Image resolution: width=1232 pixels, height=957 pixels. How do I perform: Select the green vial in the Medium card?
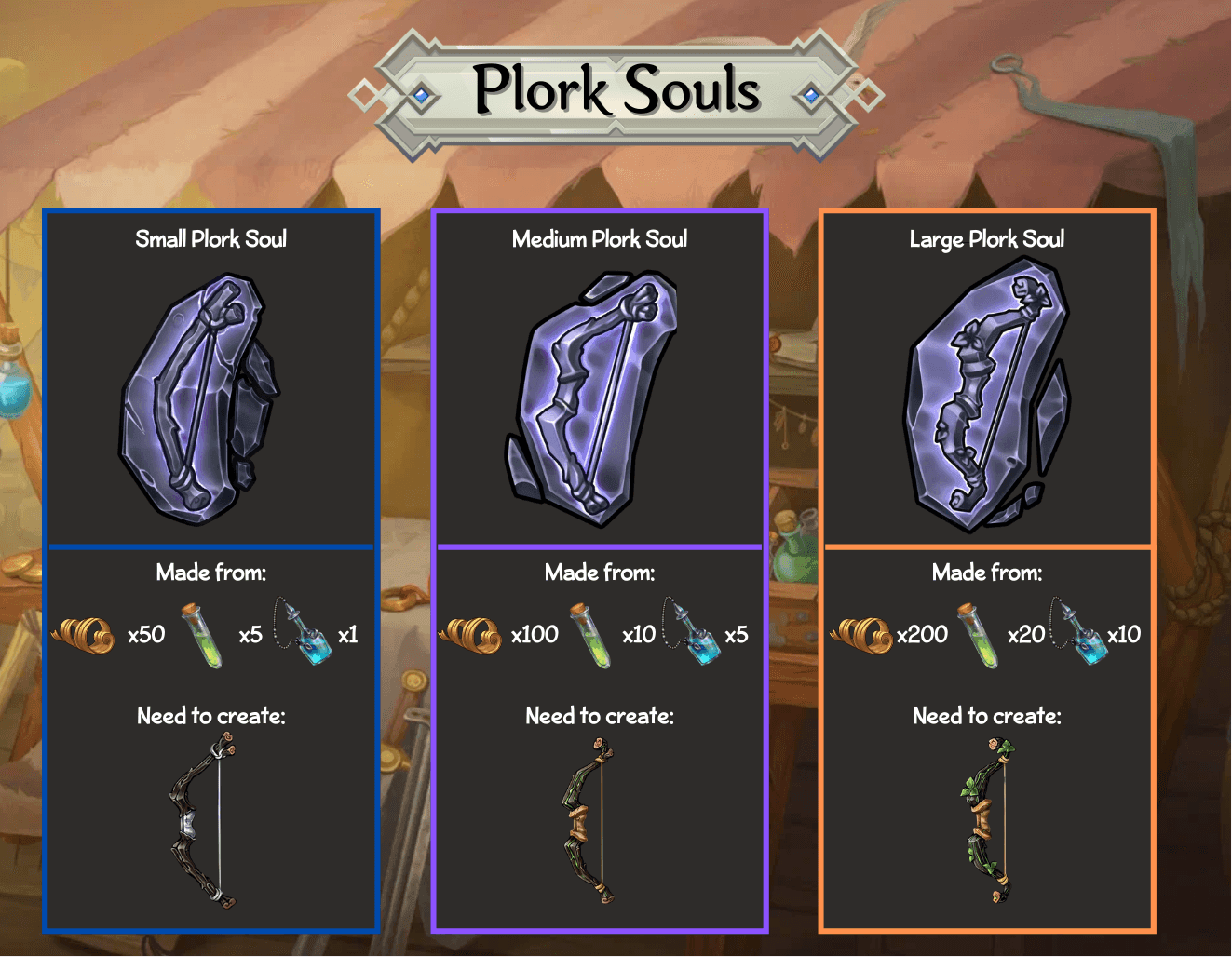click(x=591, y=635)
